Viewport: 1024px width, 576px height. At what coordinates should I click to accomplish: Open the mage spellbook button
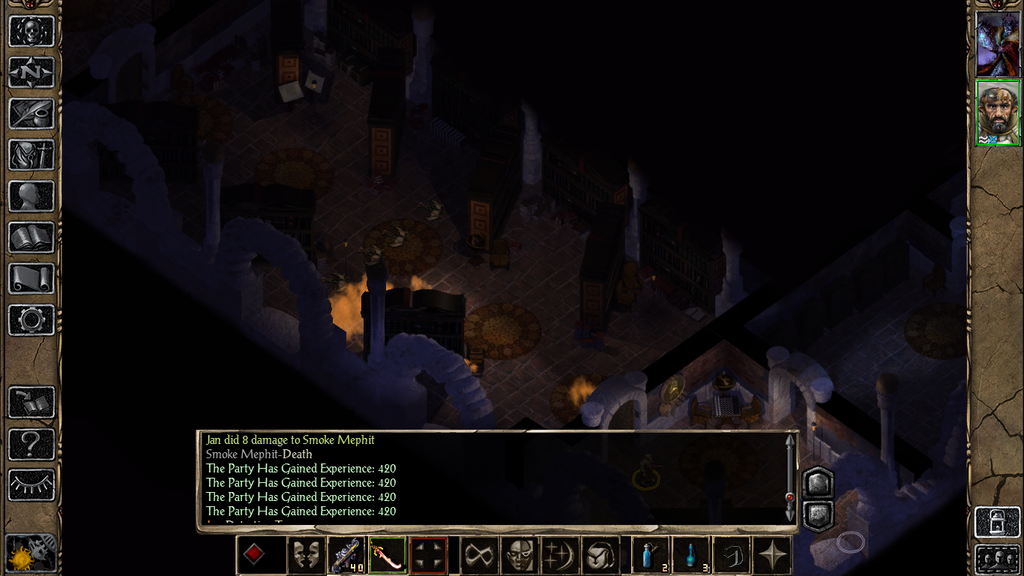pos(31,237)
